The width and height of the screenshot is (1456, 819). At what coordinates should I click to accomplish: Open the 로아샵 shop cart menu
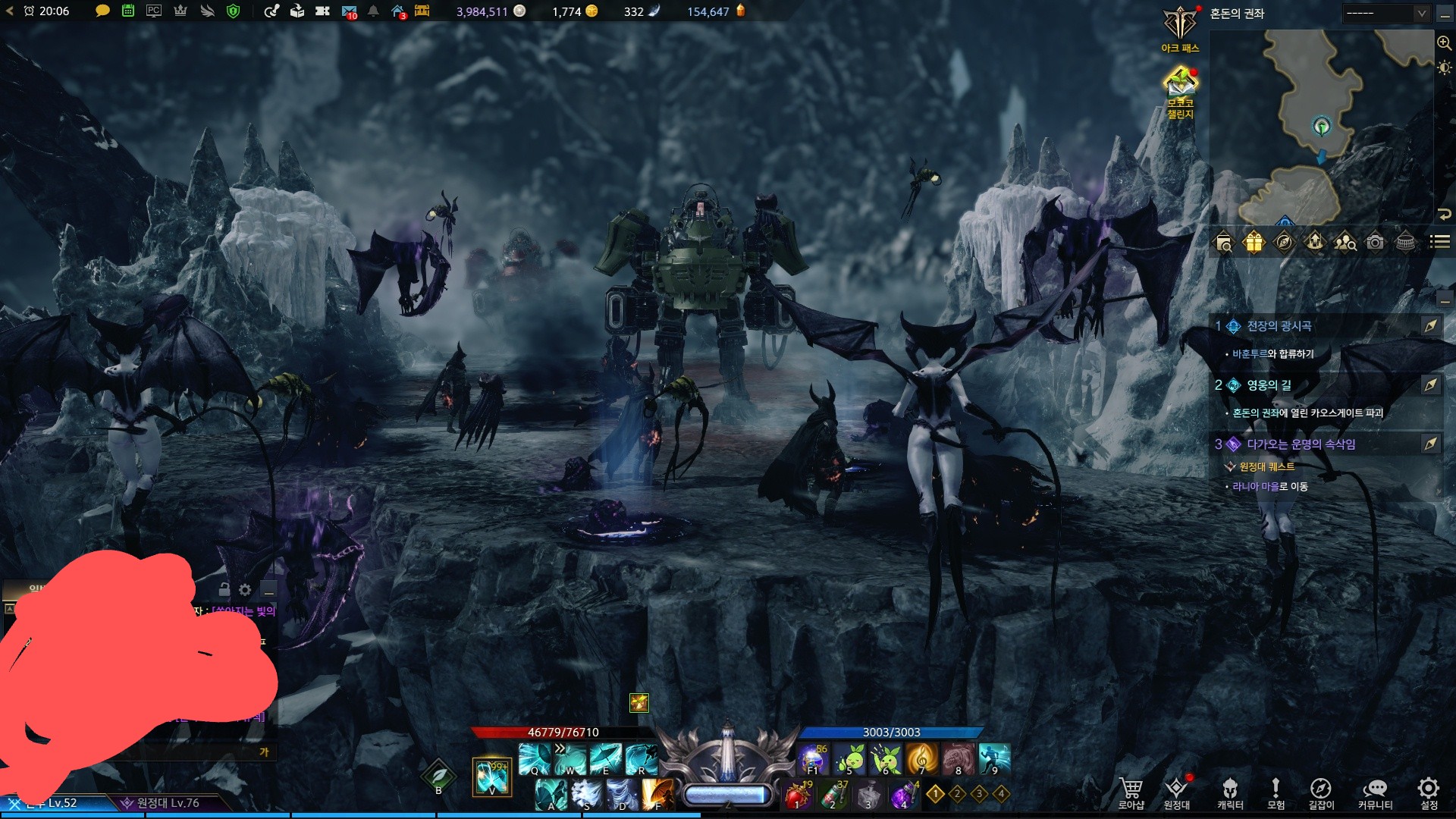point(1131,792)
